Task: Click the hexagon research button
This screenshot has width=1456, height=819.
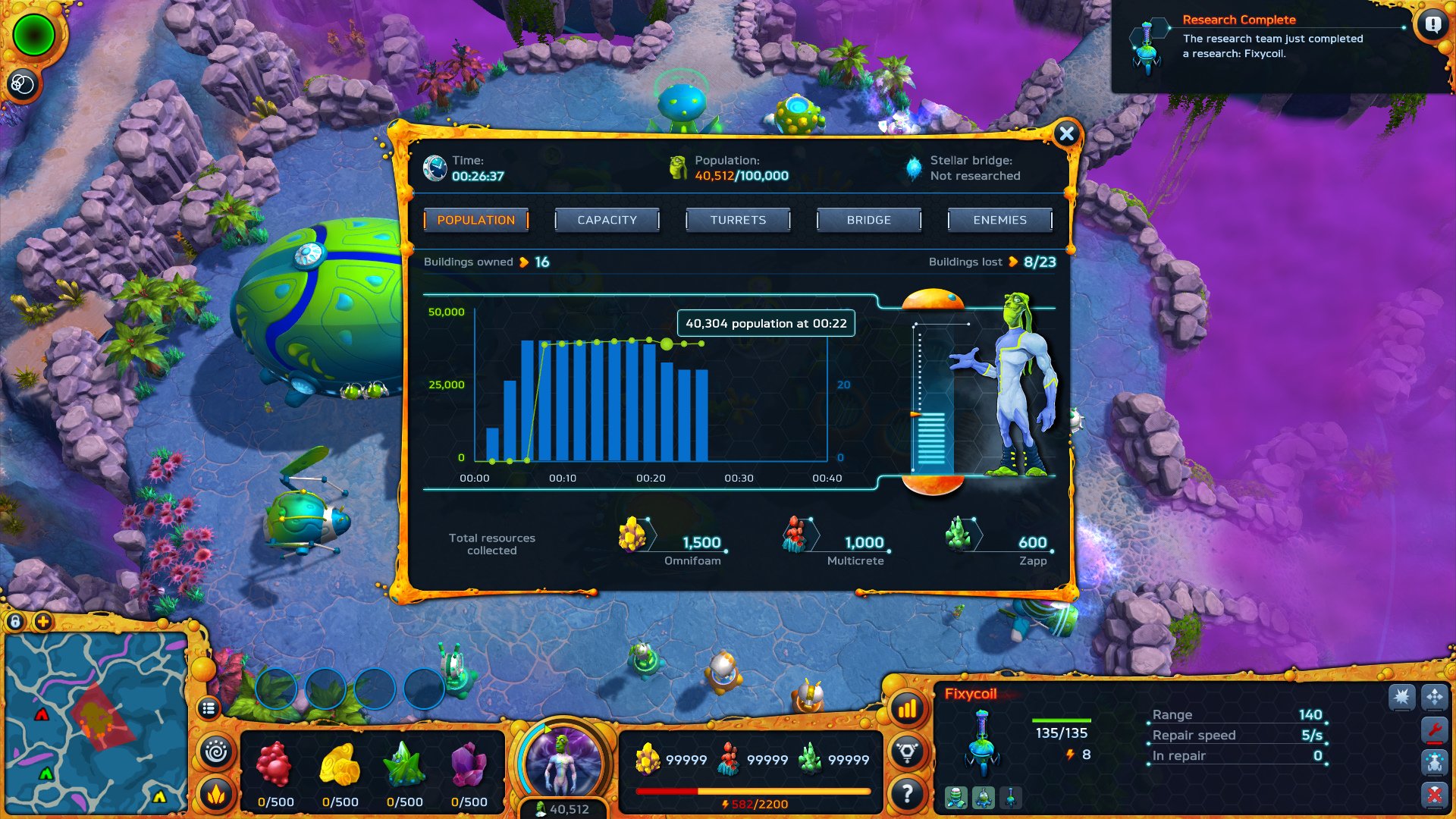Action: [x=907, y=752]
